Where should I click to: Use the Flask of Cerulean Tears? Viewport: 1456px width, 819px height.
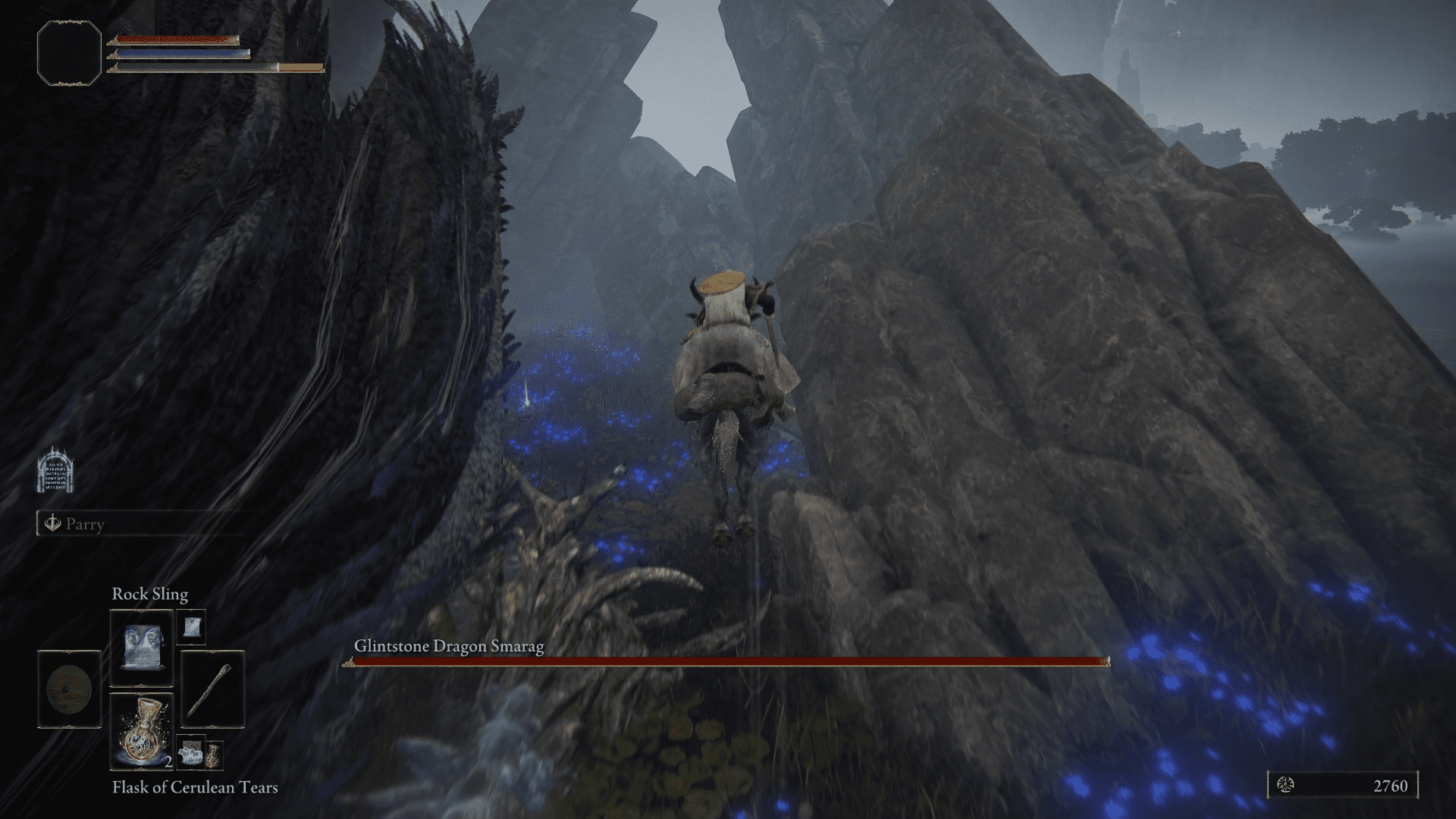coord(142,731)
